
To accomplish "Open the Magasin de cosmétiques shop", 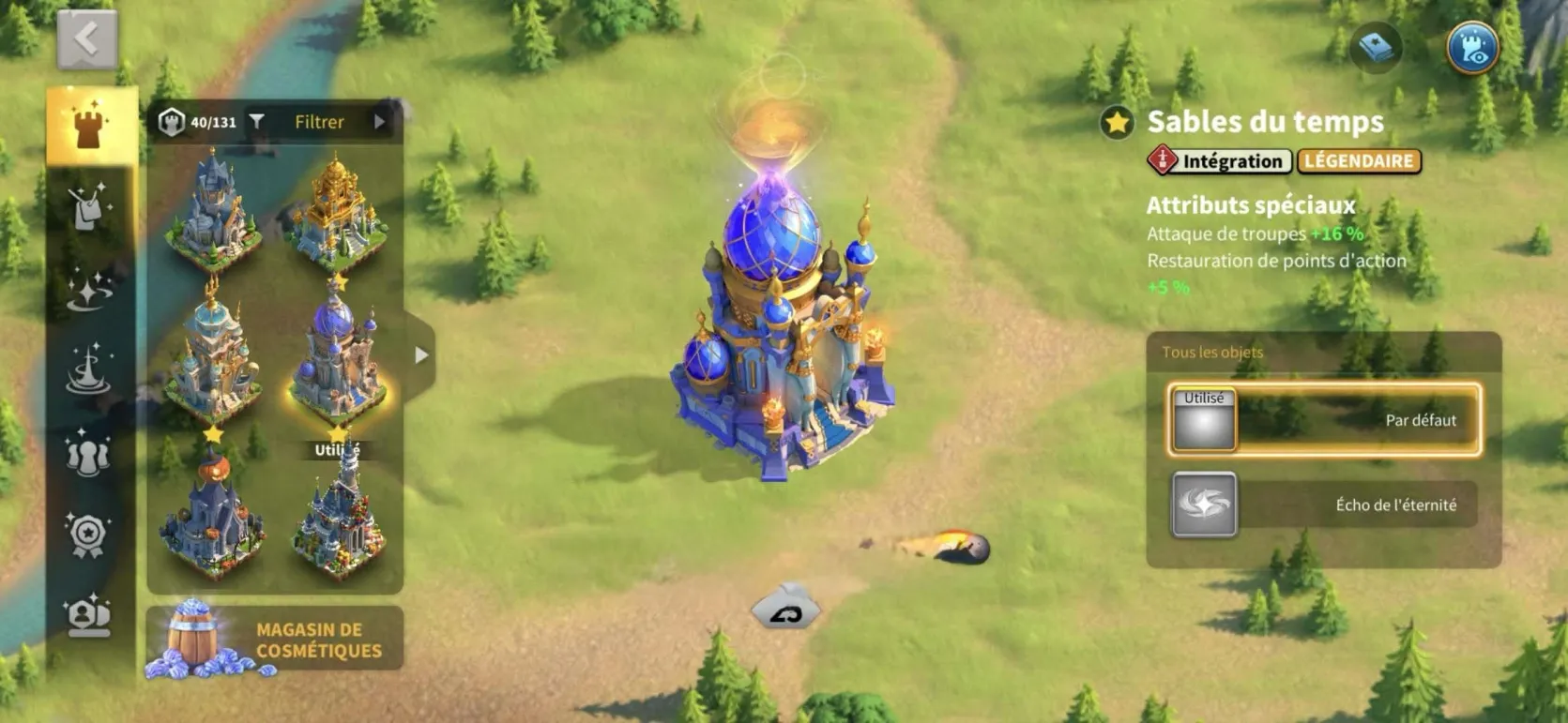I will pos(275,640).
